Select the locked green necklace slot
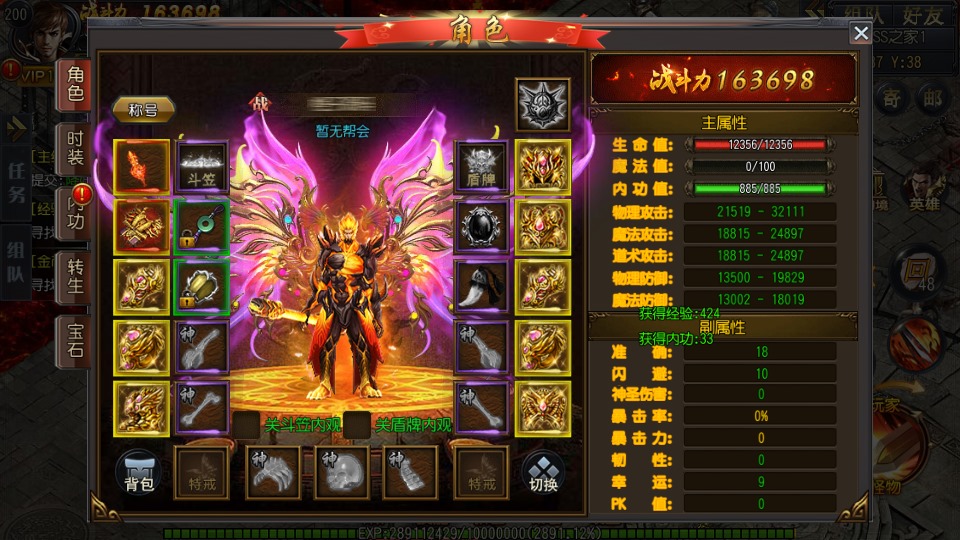The height and width of the screenshot is (540, 960). coord(201,226)
